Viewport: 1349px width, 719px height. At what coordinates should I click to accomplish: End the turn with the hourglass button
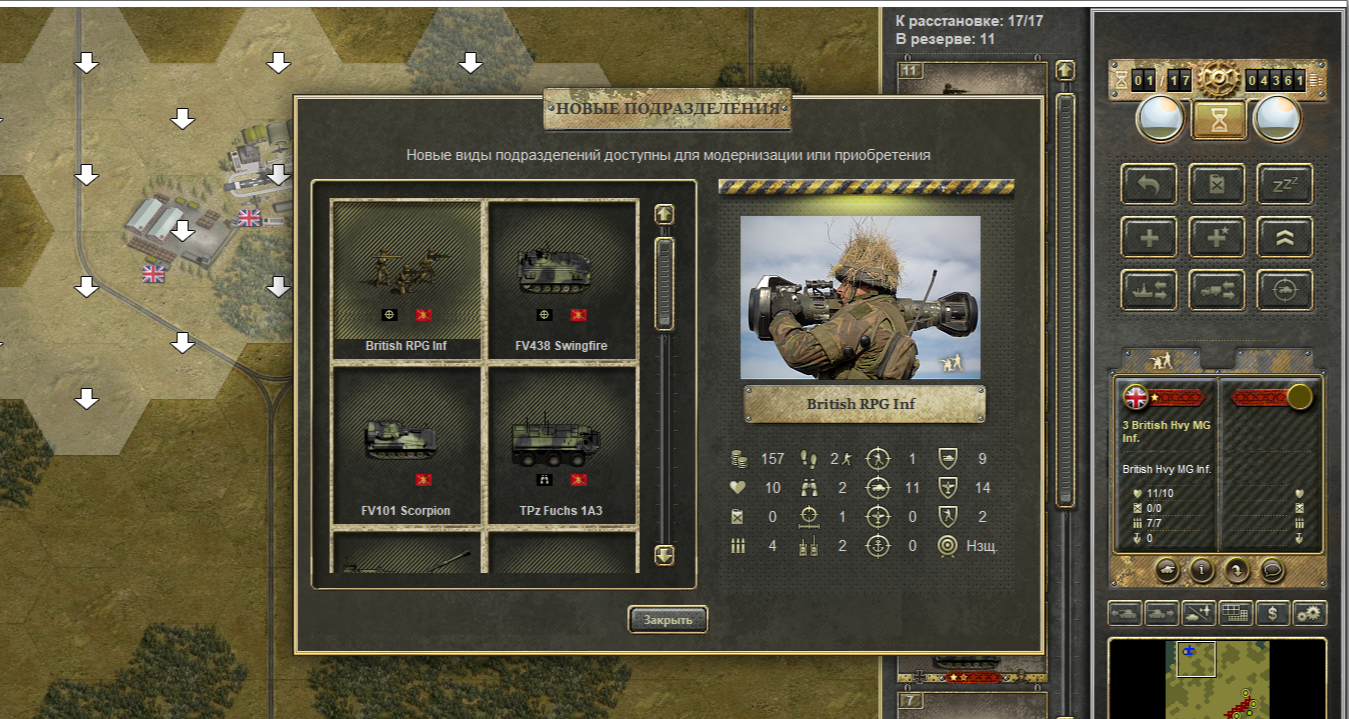click(x=1218, y=120)
